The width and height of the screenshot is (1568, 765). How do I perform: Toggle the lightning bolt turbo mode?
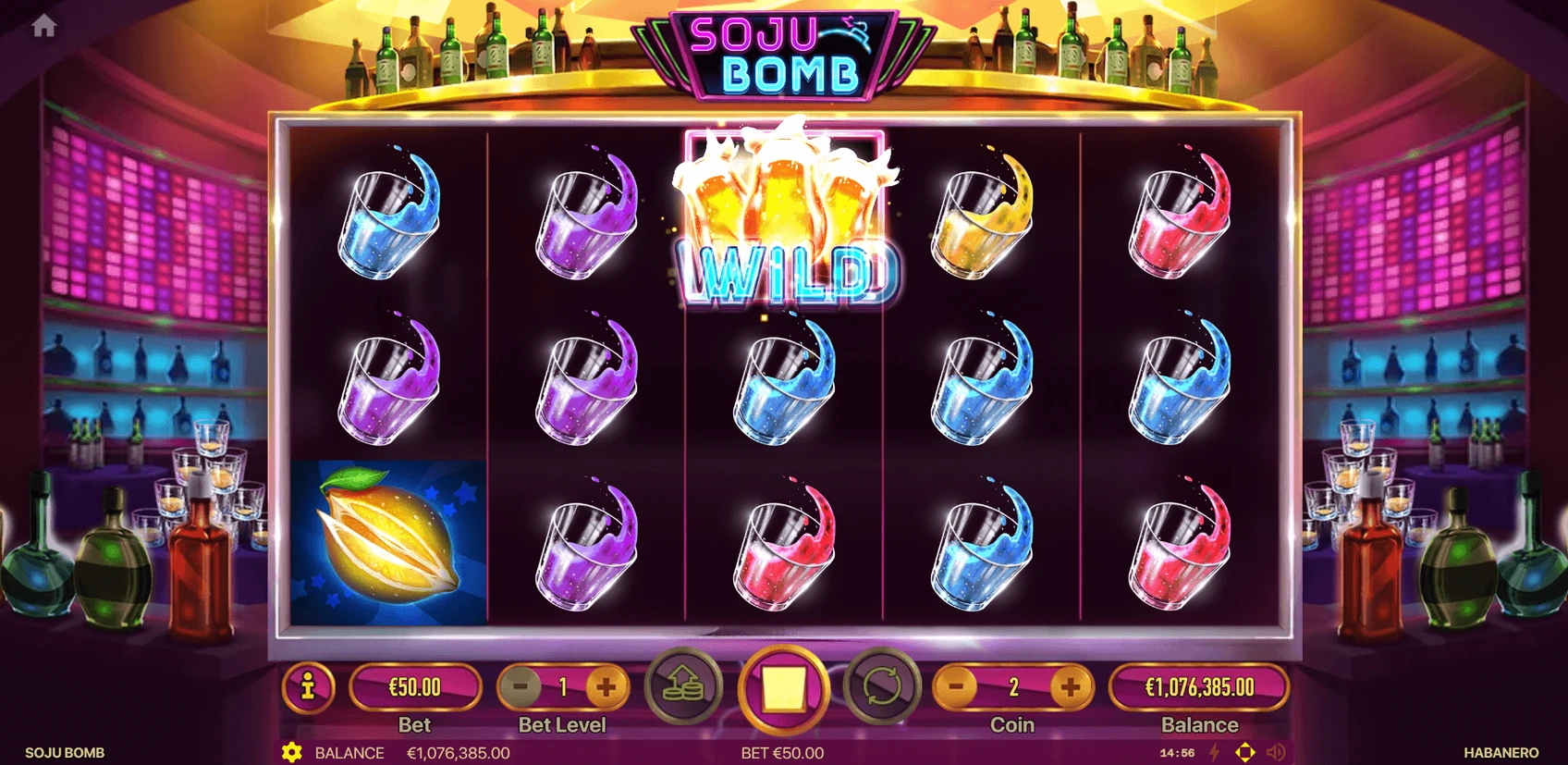click(x=1215, y=752)
